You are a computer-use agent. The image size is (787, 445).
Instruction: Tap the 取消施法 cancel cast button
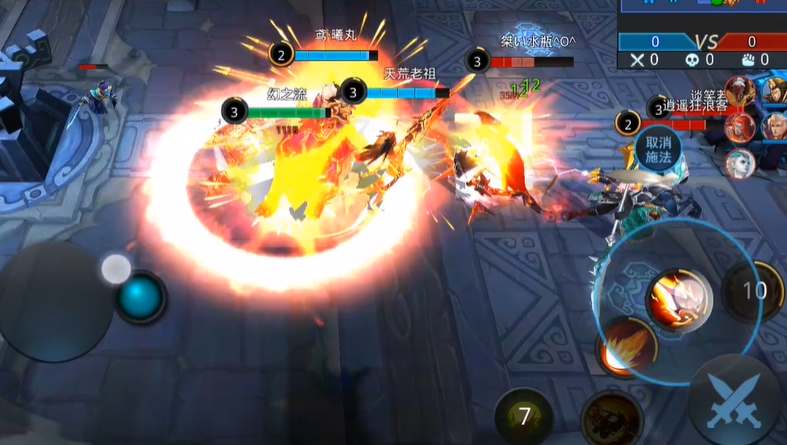tap(658, 149)
